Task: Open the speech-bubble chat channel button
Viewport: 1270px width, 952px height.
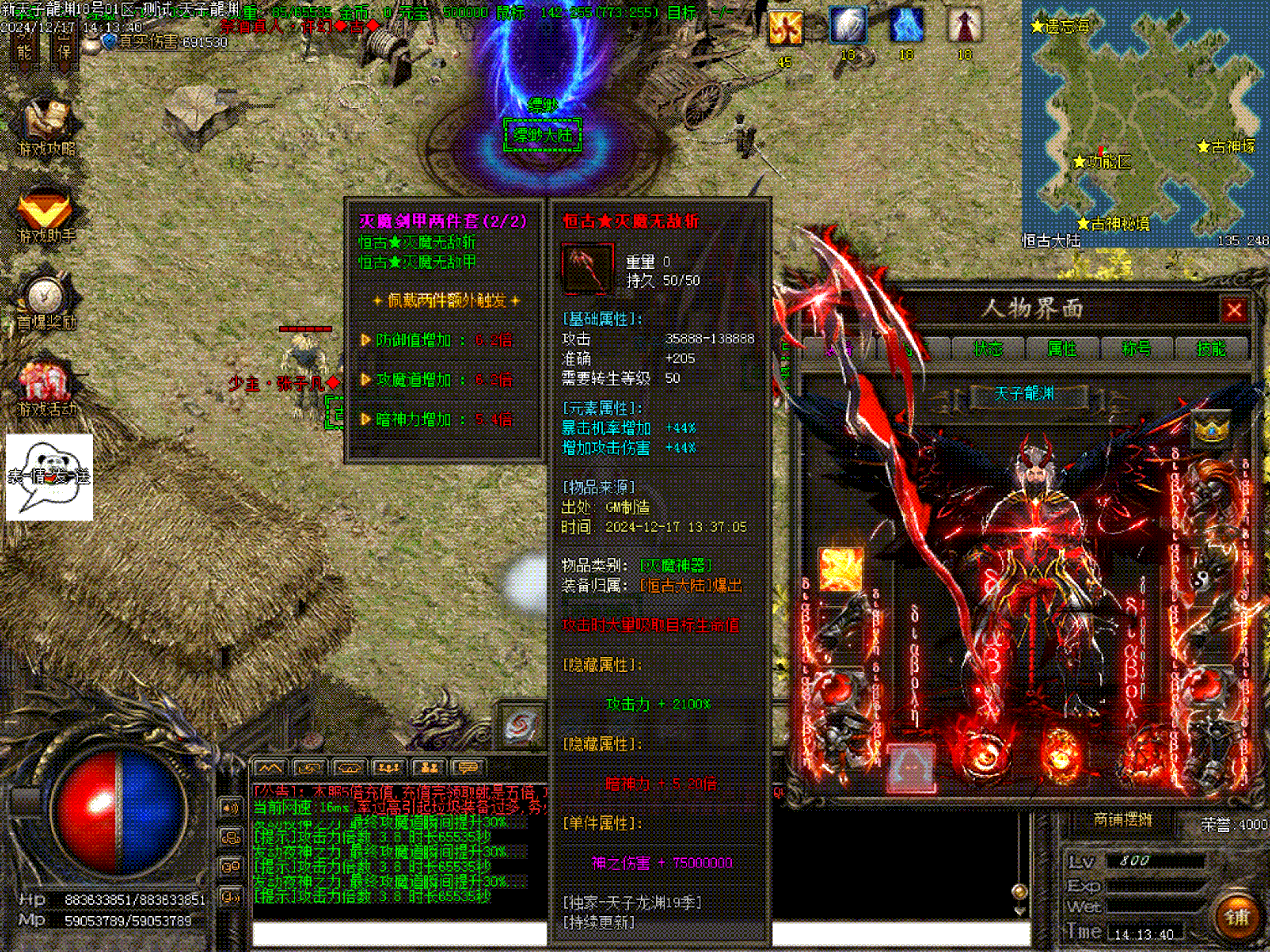Action: (x=467, y=768)
